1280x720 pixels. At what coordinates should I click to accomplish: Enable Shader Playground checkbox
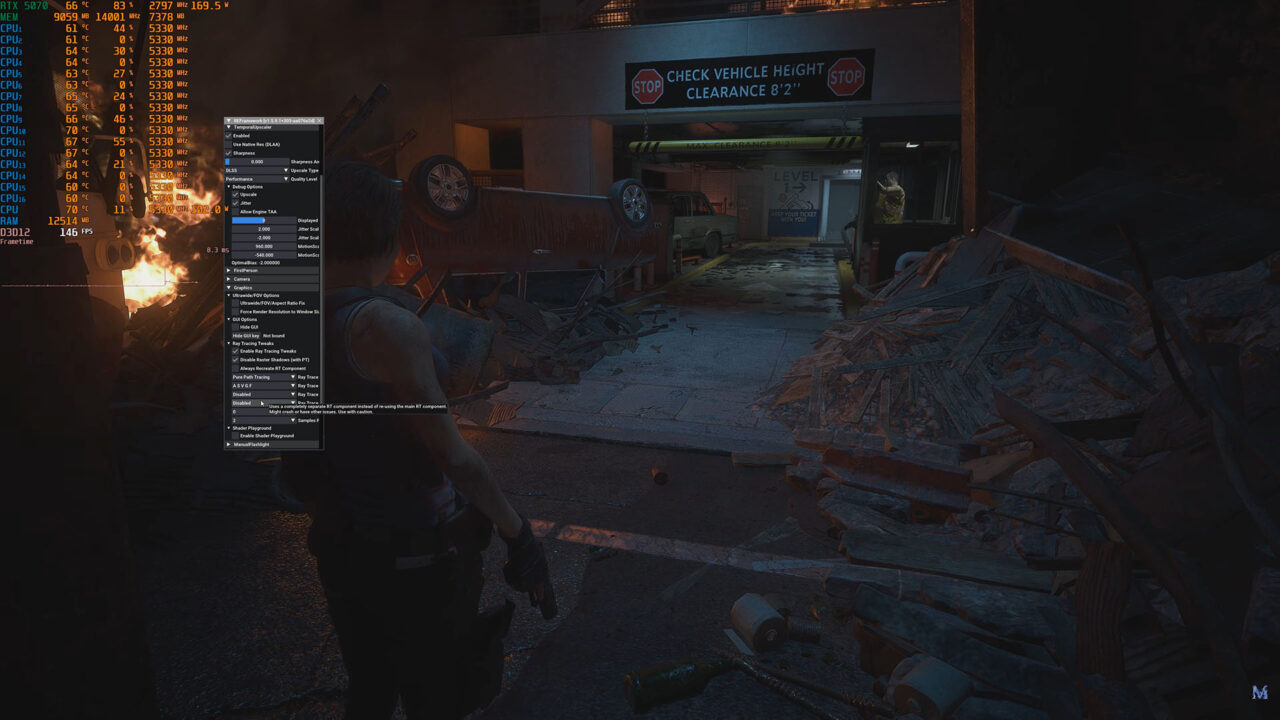tap(236, 436)
